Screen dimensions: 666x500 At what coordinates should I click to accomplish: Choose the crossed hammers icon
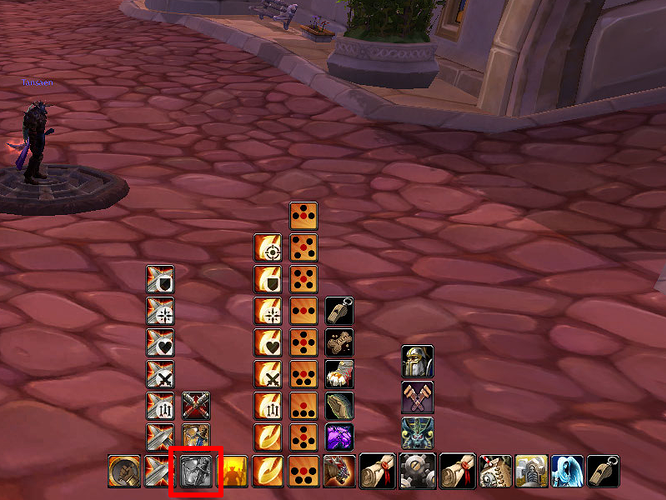click(417, 397)
